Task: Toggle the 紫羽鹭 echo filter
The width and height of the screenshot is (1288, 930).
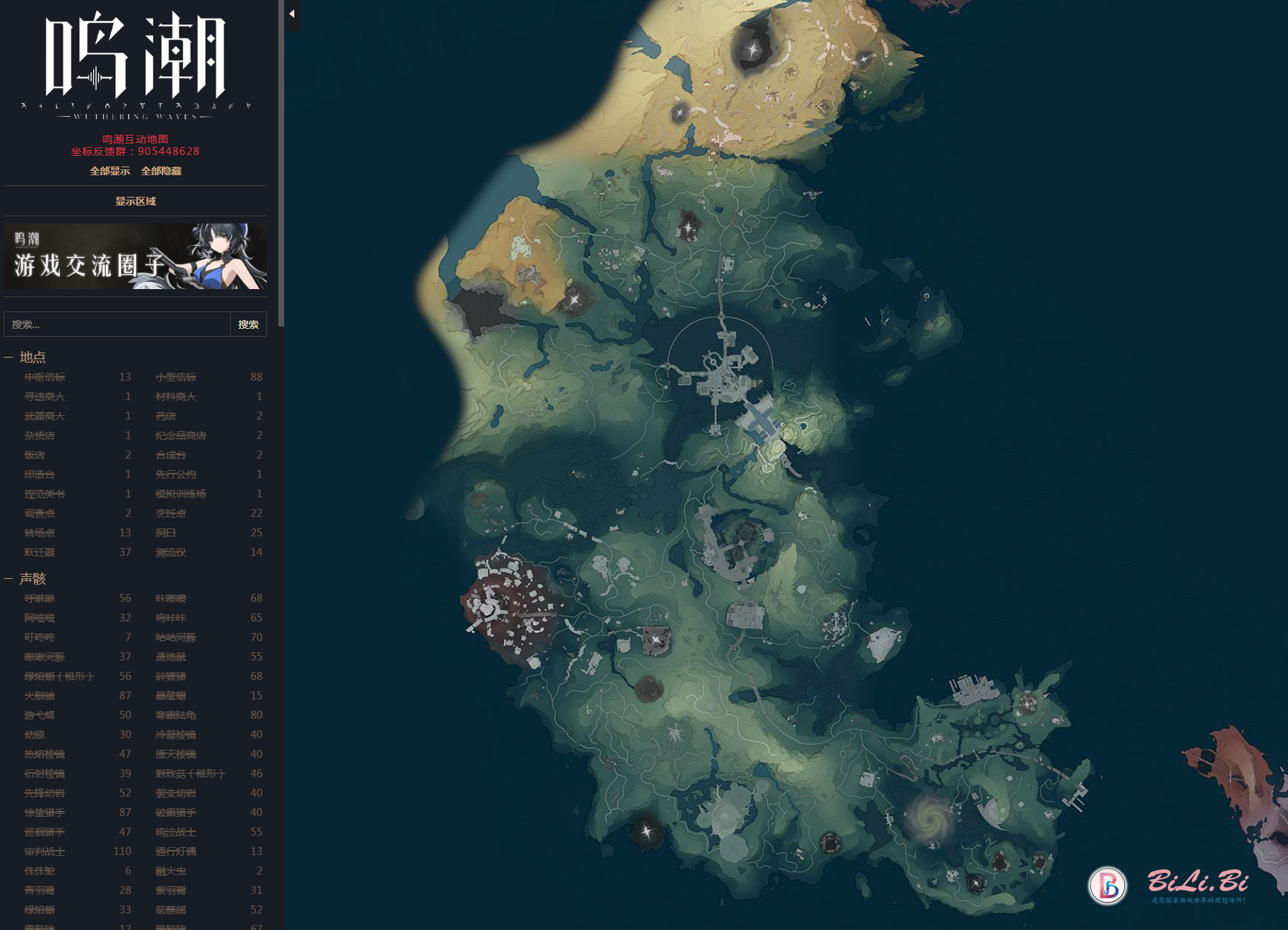Action: (x=171, y=890)
